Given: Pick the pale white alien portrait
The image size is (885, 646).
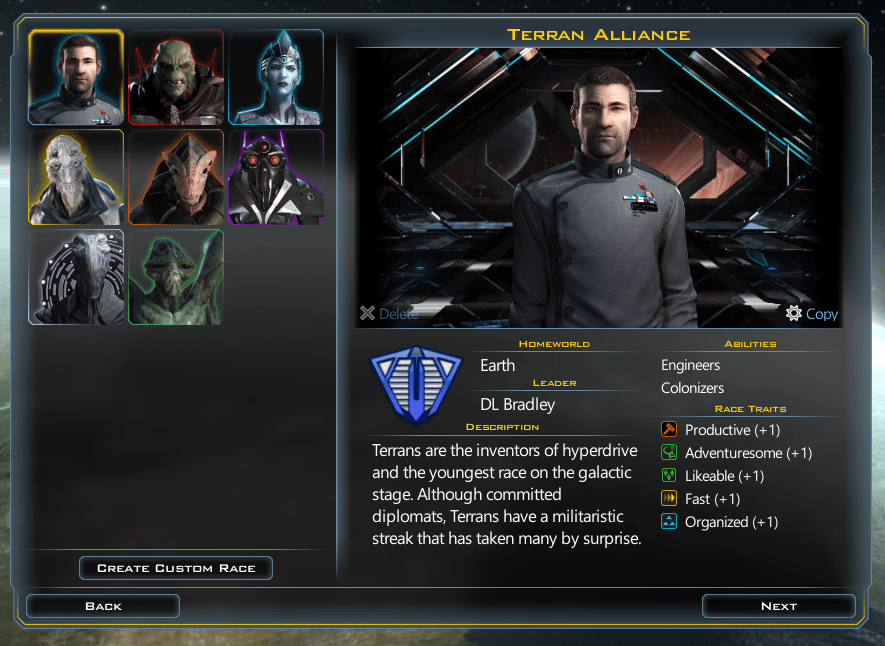Looking at the screenshot, I should [x=76, y=177].
